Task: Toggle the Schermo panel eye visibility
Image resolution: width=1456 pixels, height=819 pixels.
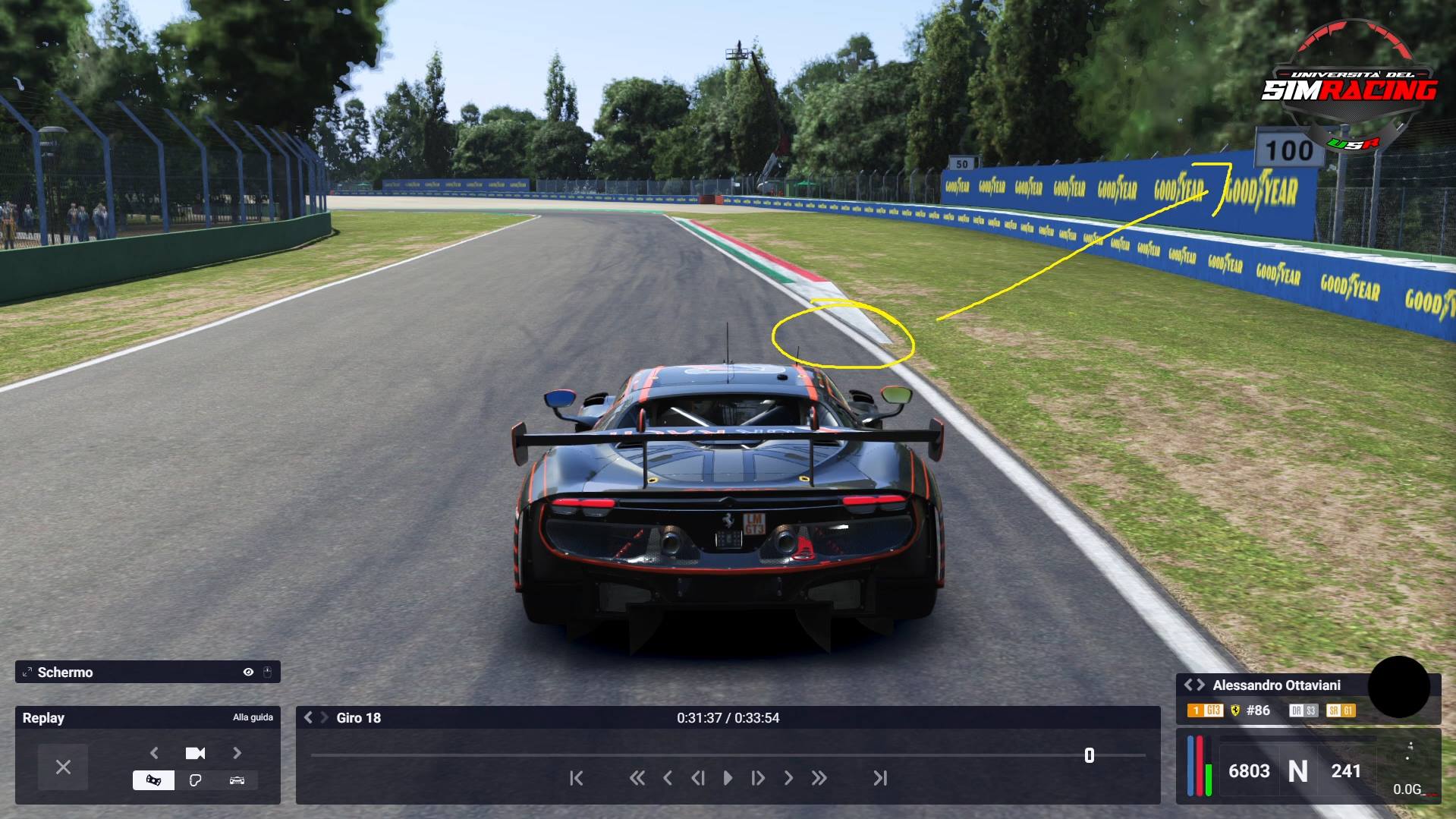Action: pyautogui.click(x=248, y=673)
